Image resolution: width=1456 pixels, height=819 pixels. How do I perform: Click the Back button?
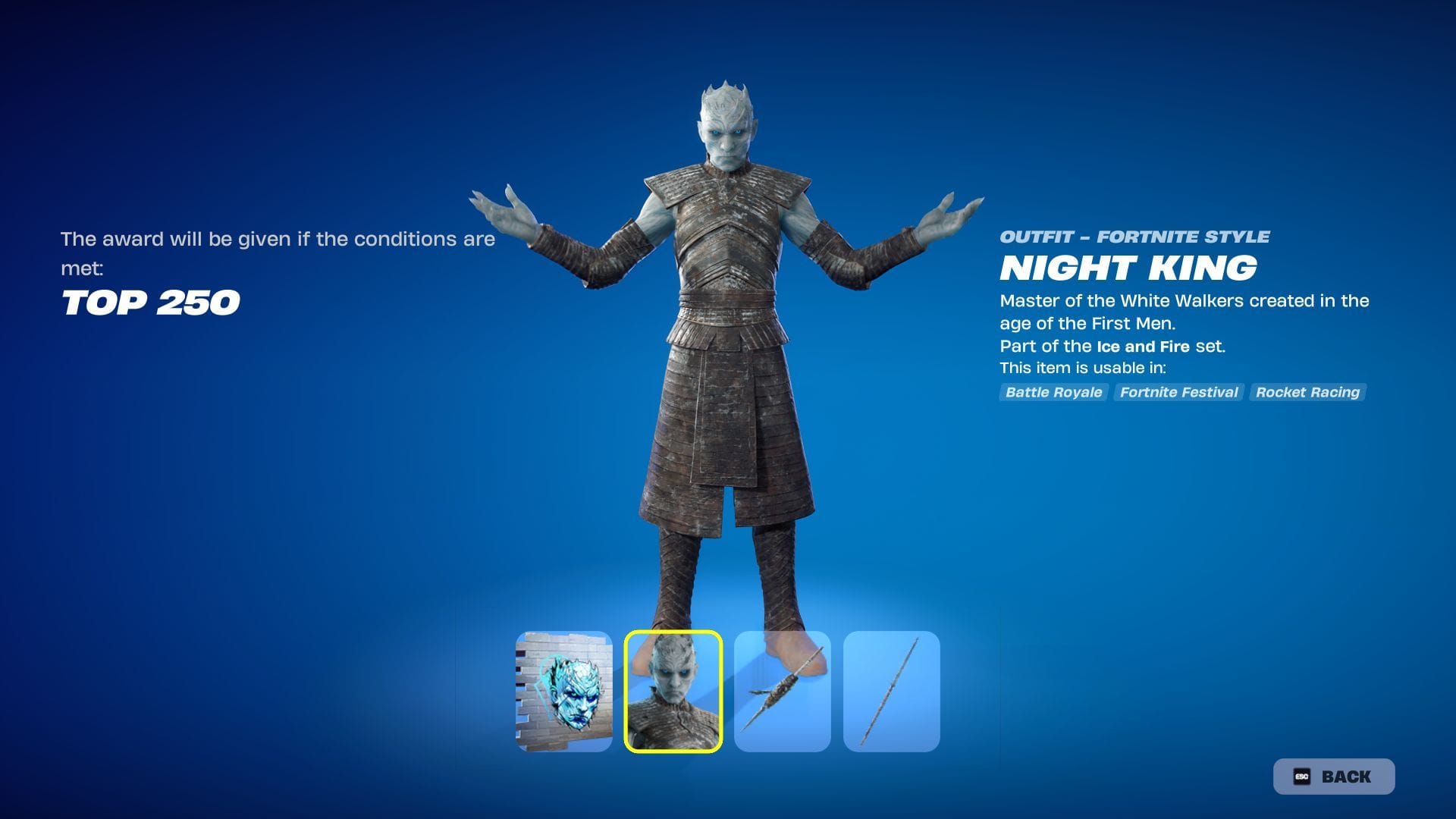pos(1333,777)
